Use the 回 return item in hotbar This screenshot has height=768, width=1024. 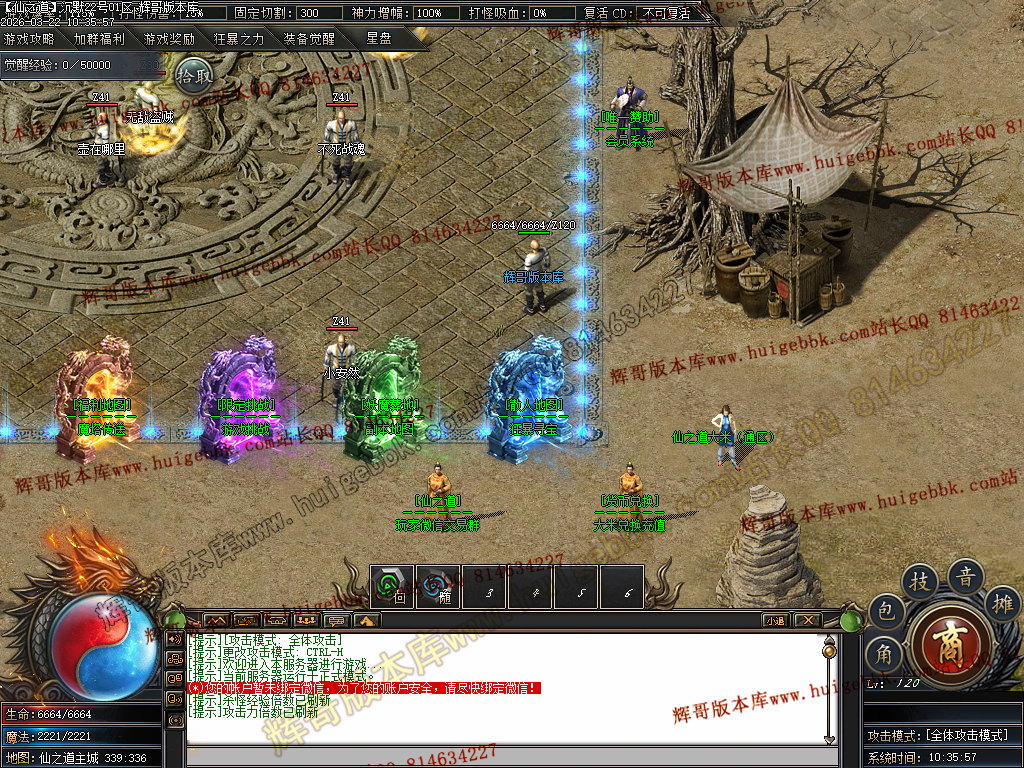pos(392,587)
